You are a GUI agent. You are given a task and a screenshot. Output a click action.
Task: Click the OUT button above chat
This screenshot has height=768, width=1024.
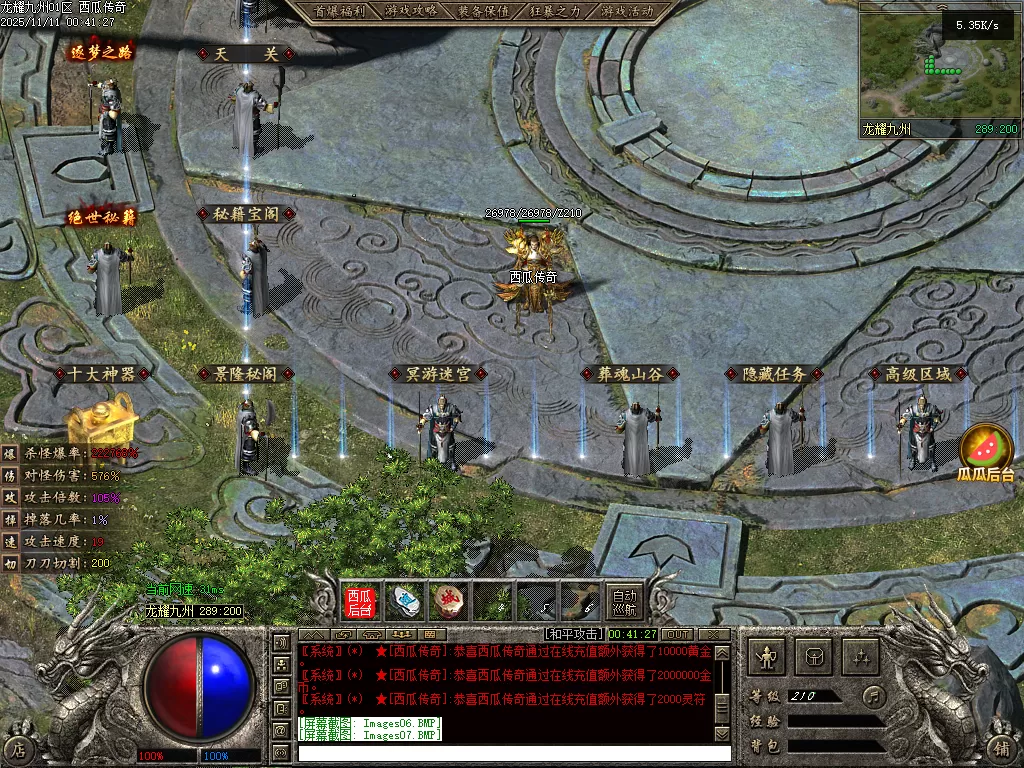click(x=678, y=634)
